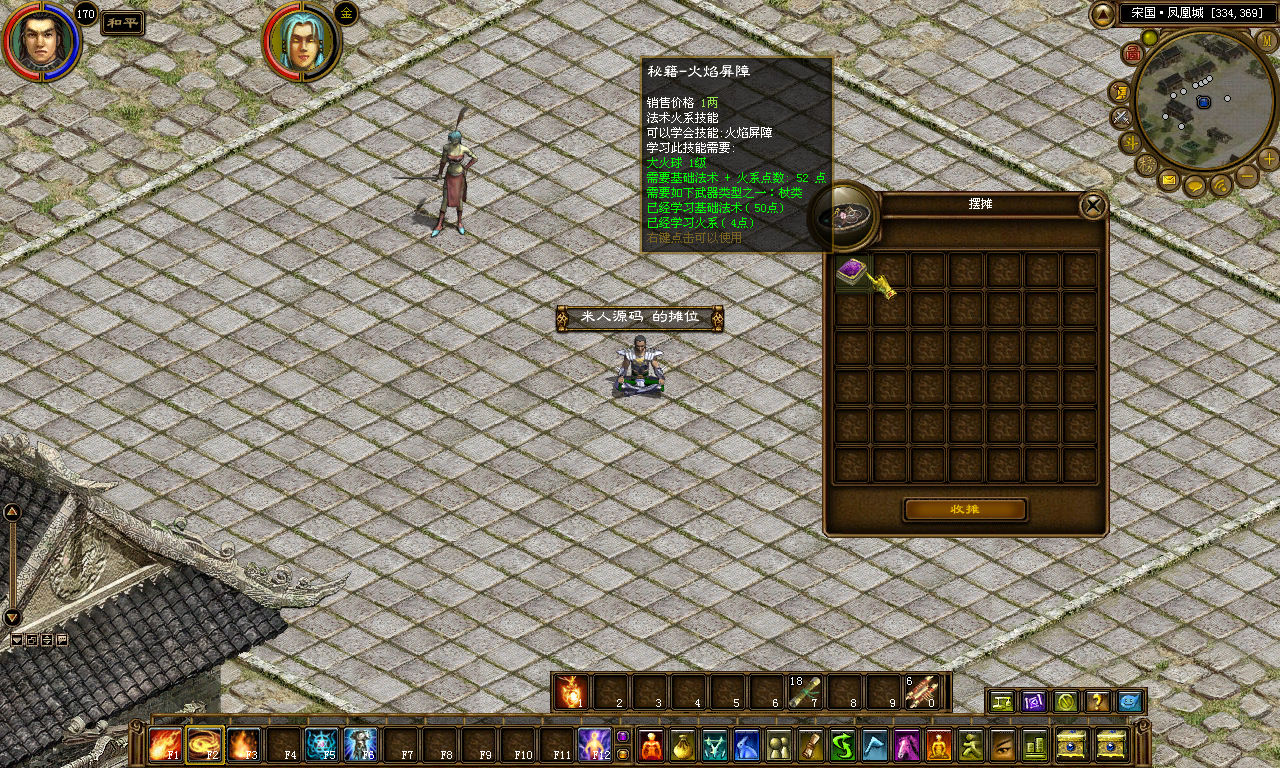The image size is (1280, 768).
Task: Activate the F1 fireball skill
Action: 165,745
